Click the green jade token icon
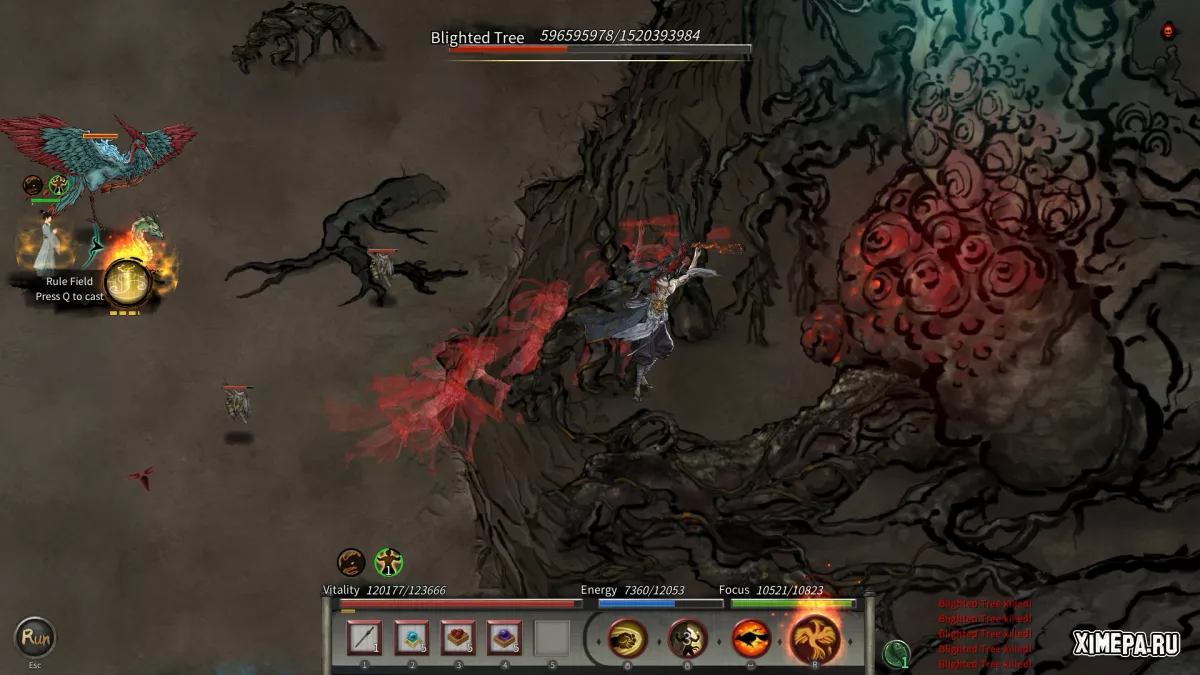Image resolution: width=1200 pixels, height=675 pixels. (x=897, y=654)
